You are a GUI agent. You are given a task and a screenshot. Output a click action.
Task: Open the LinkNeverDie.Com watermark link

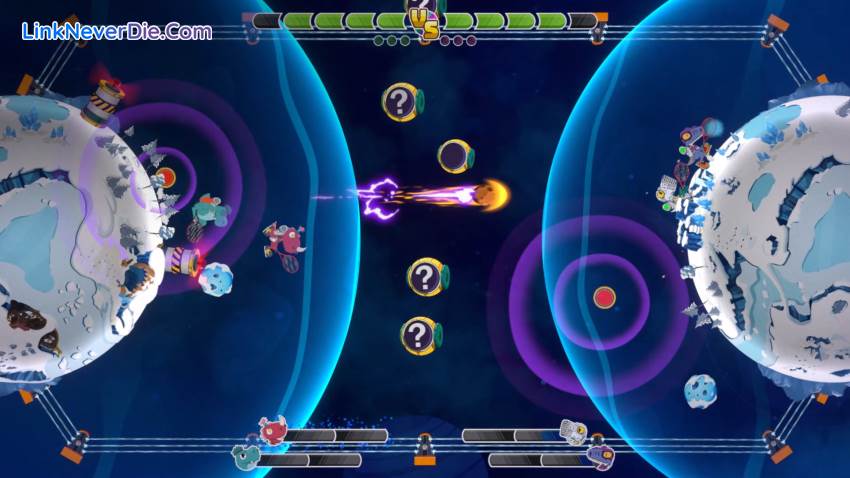click(x=117, y=31)
